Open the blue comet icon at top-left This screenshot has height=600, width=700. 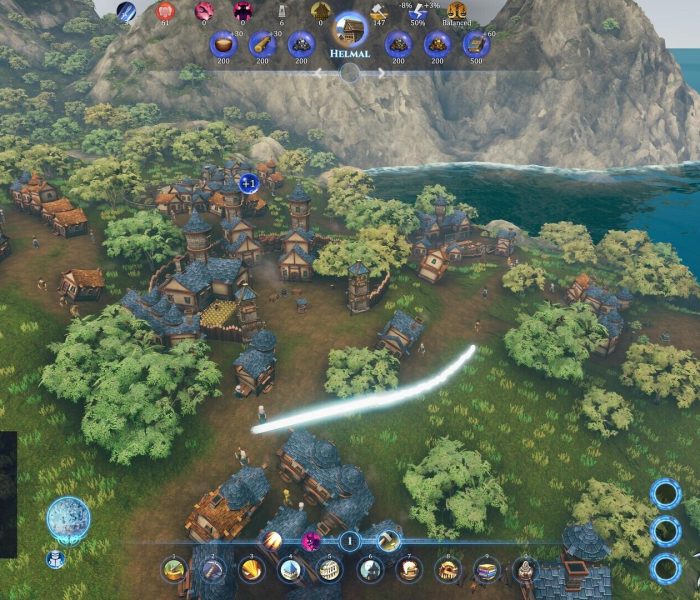point(127,12)
